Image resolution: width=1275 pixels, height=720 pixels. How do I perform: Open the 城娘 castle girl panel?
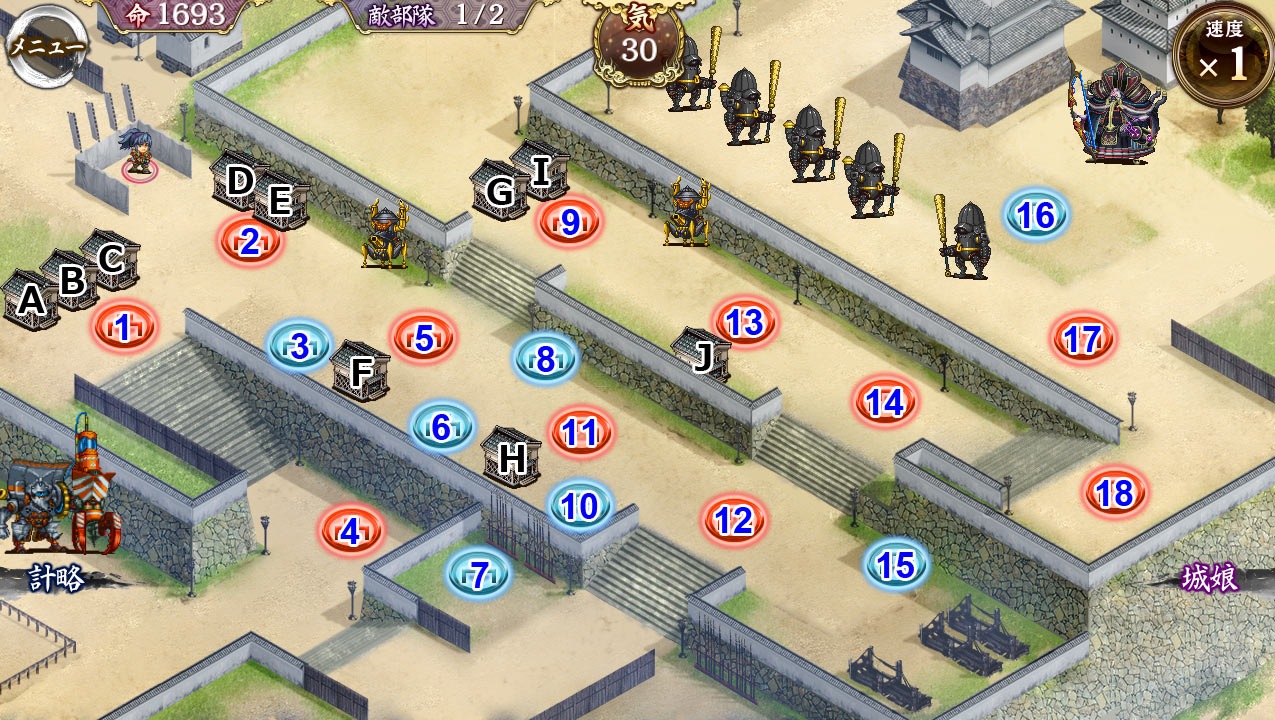click(x=1209, y=577)
